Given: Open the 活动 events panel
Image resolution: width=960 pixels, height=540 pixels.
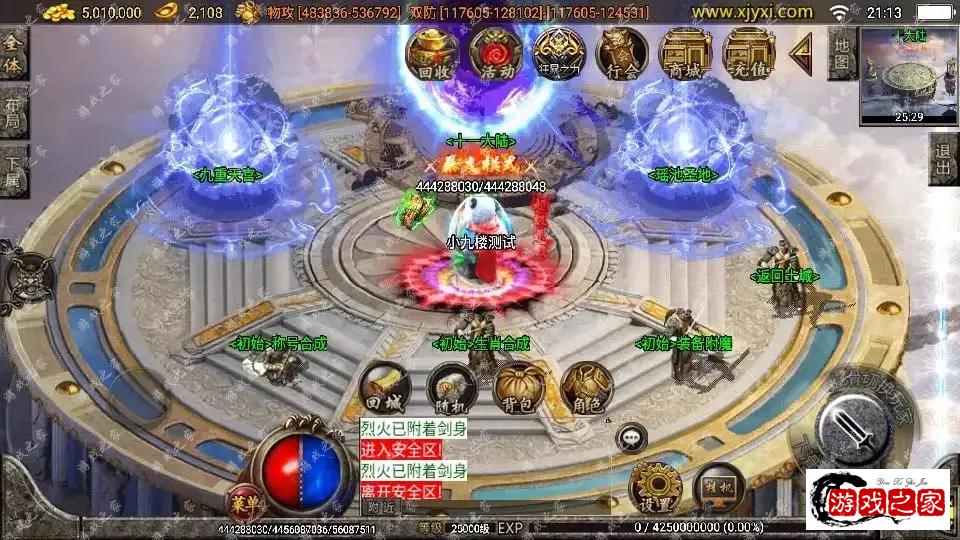Looking at the screenshot, I should (x=495, y=53).
